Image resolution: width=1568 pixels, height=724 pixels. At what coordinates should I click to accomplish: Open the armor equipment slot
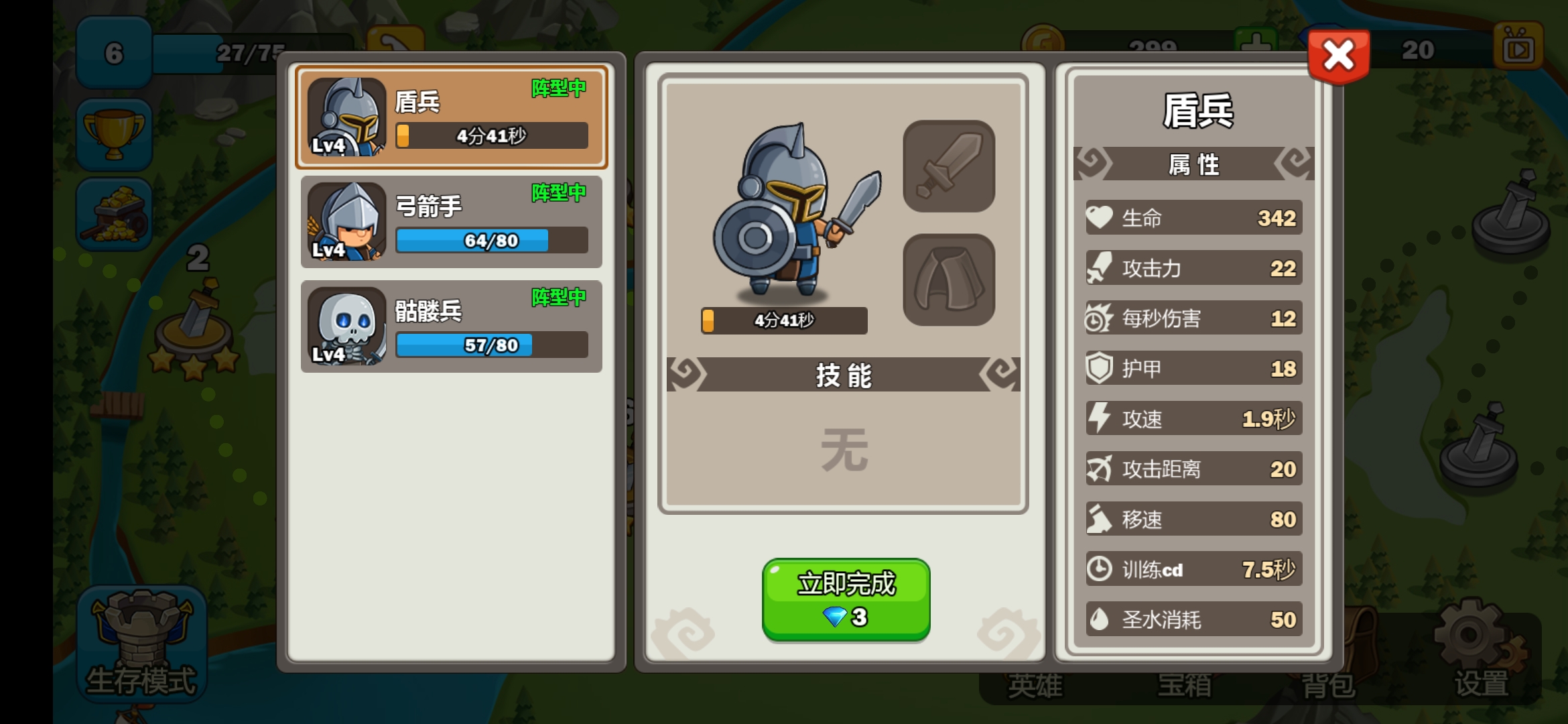click(949, 282)
